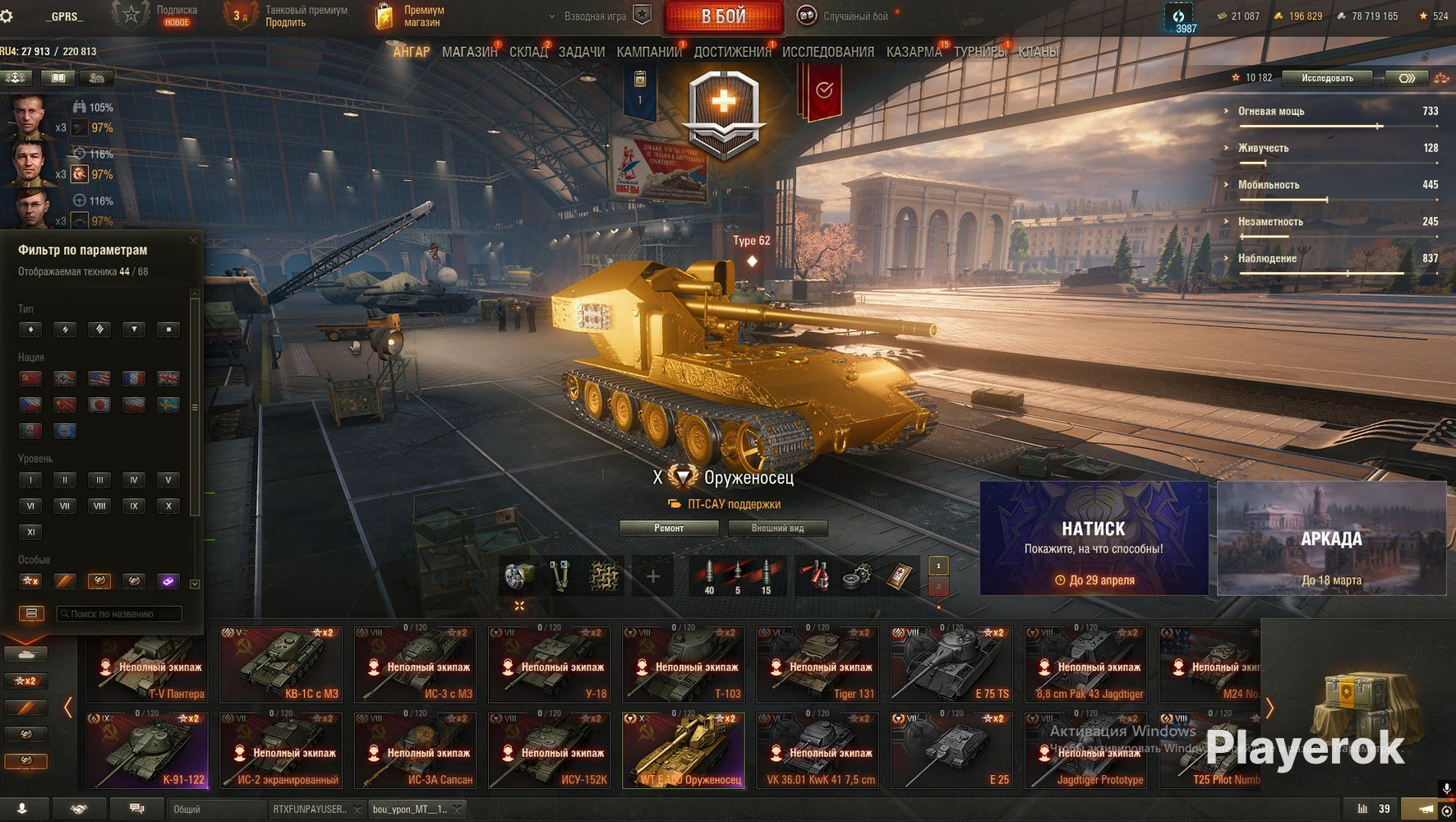Viewport: 1456px width, 822px height.
Task: Select the КВ-1С с МЗ tank card
Action: point(282,664)
